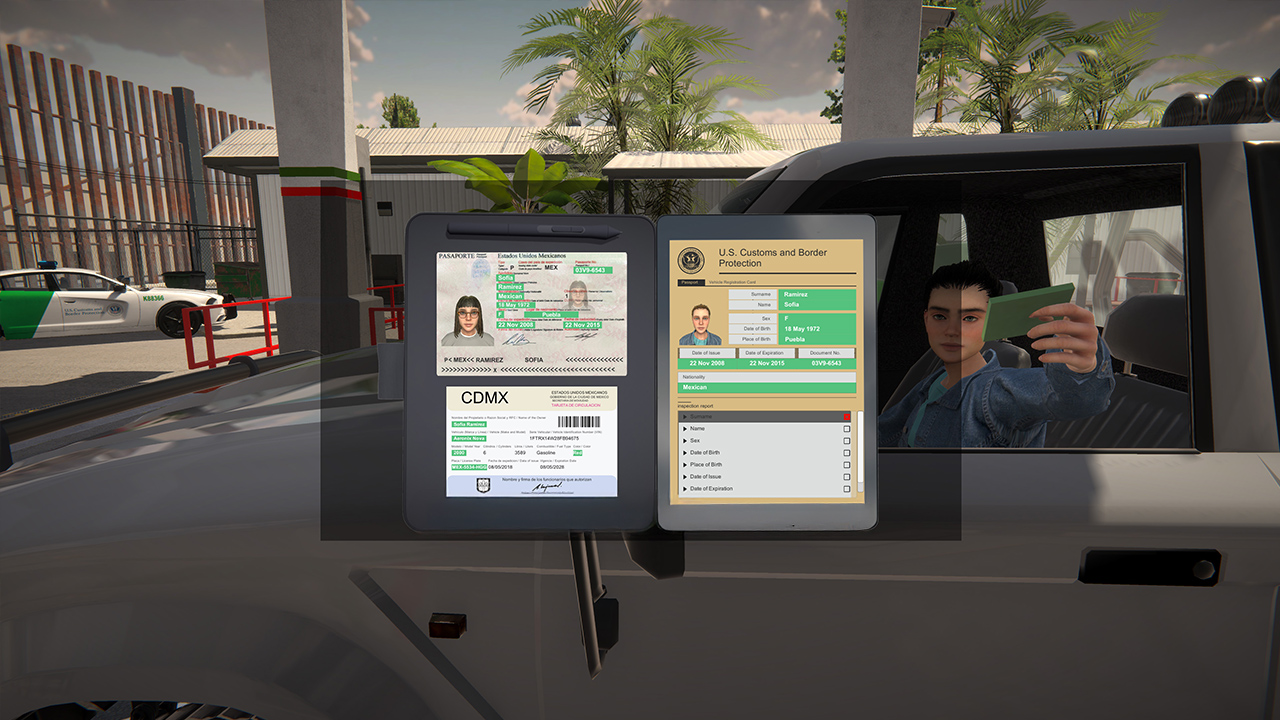Toggle the Date of Birth checkbox
1280x720 pixels.
click(848, 450)
